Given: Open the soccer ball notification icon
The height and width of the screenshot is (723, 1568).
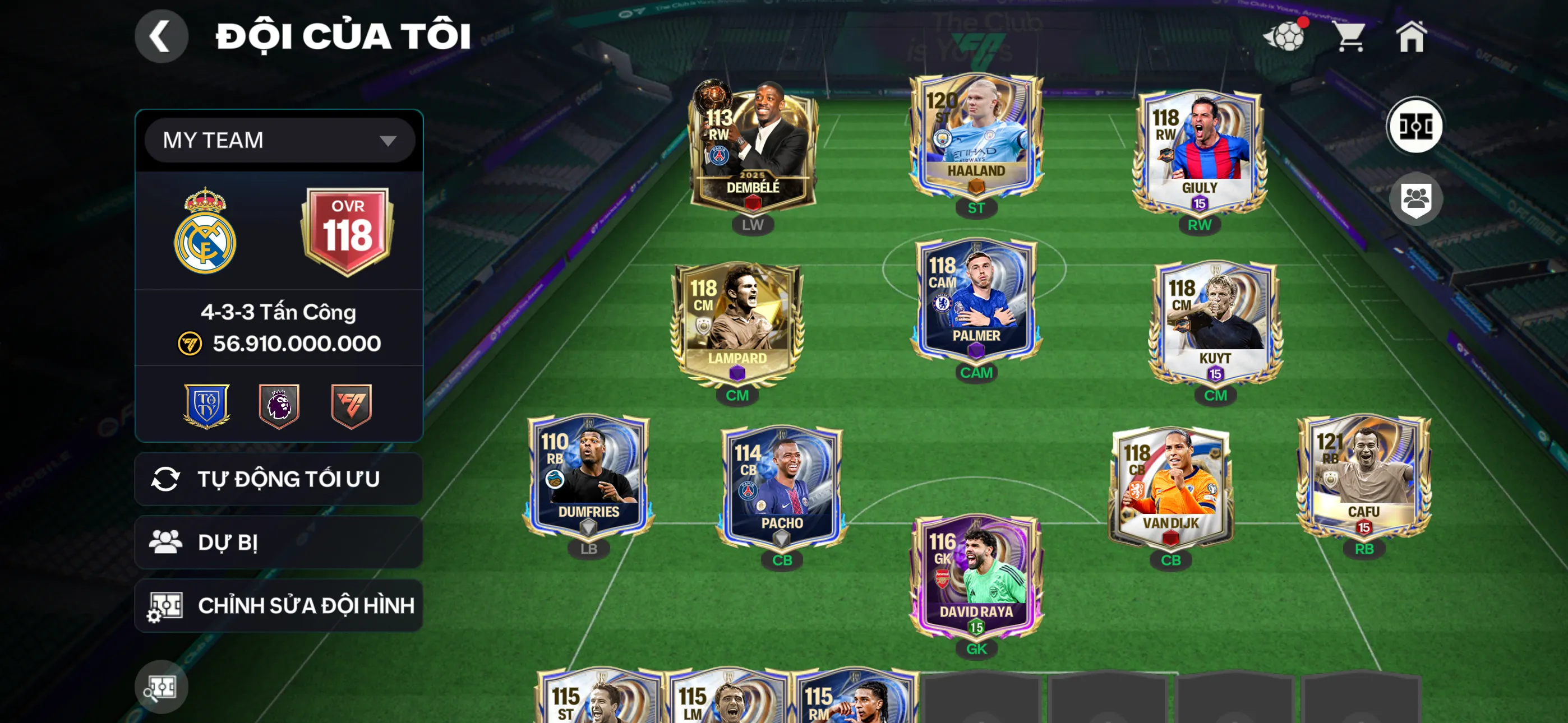Looking at the screenshot, I should (1284, 36).
